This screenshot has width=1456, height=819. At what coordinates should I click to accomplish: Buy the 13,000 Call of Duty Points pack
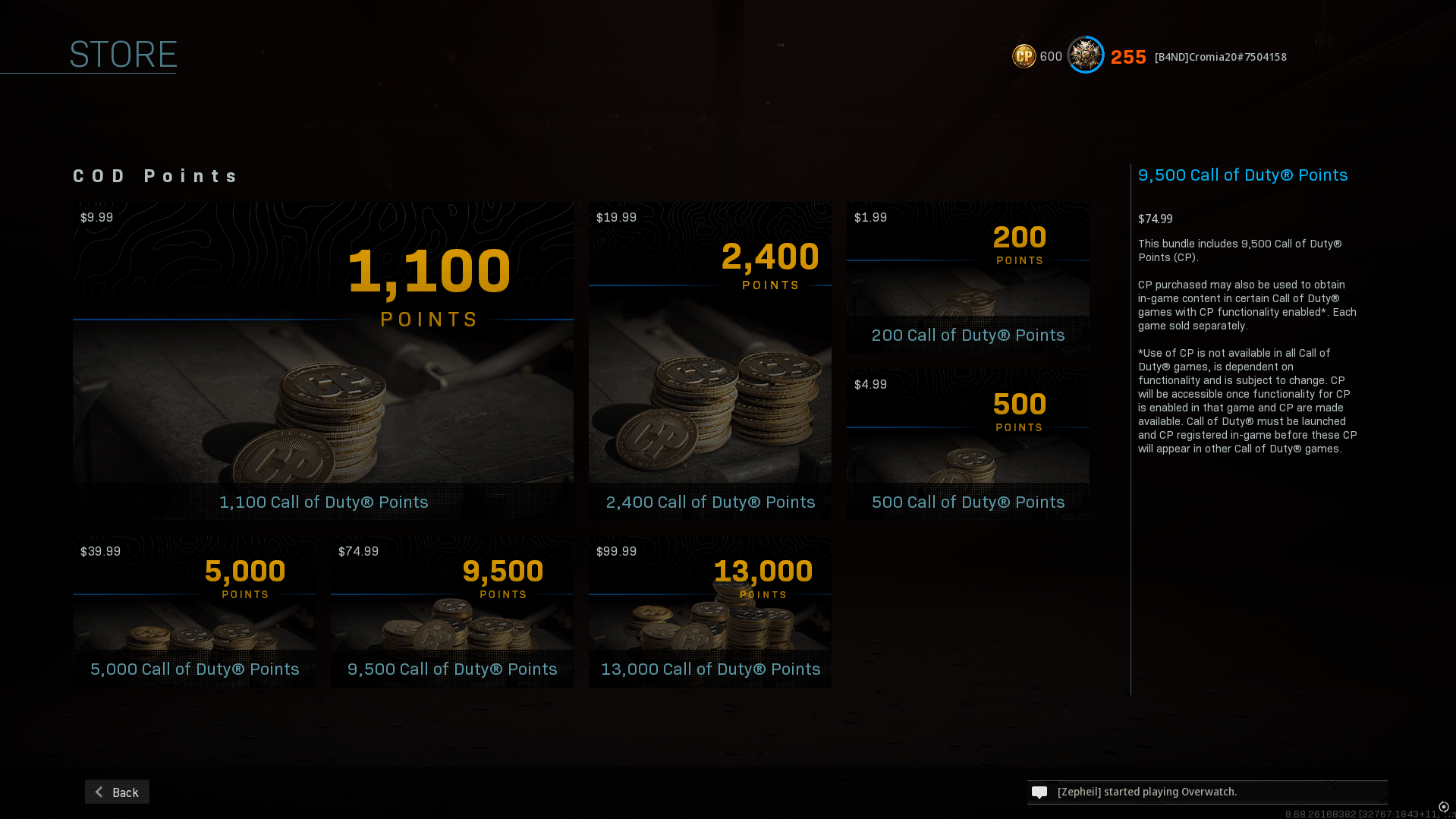click(709, 611)
